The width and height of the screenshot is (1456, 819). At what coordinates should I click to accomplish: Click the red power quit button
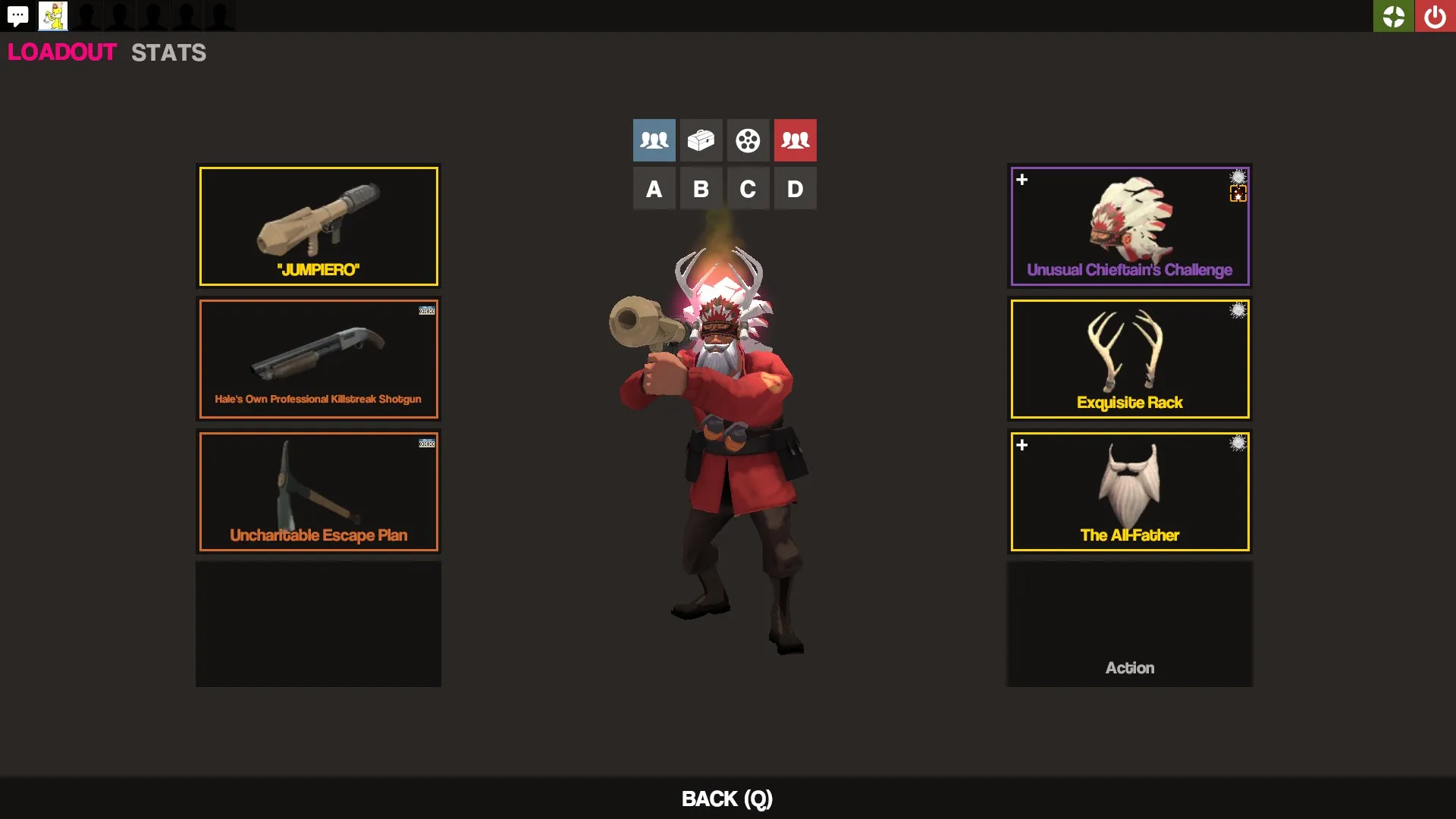click(x=1435, y=16)
